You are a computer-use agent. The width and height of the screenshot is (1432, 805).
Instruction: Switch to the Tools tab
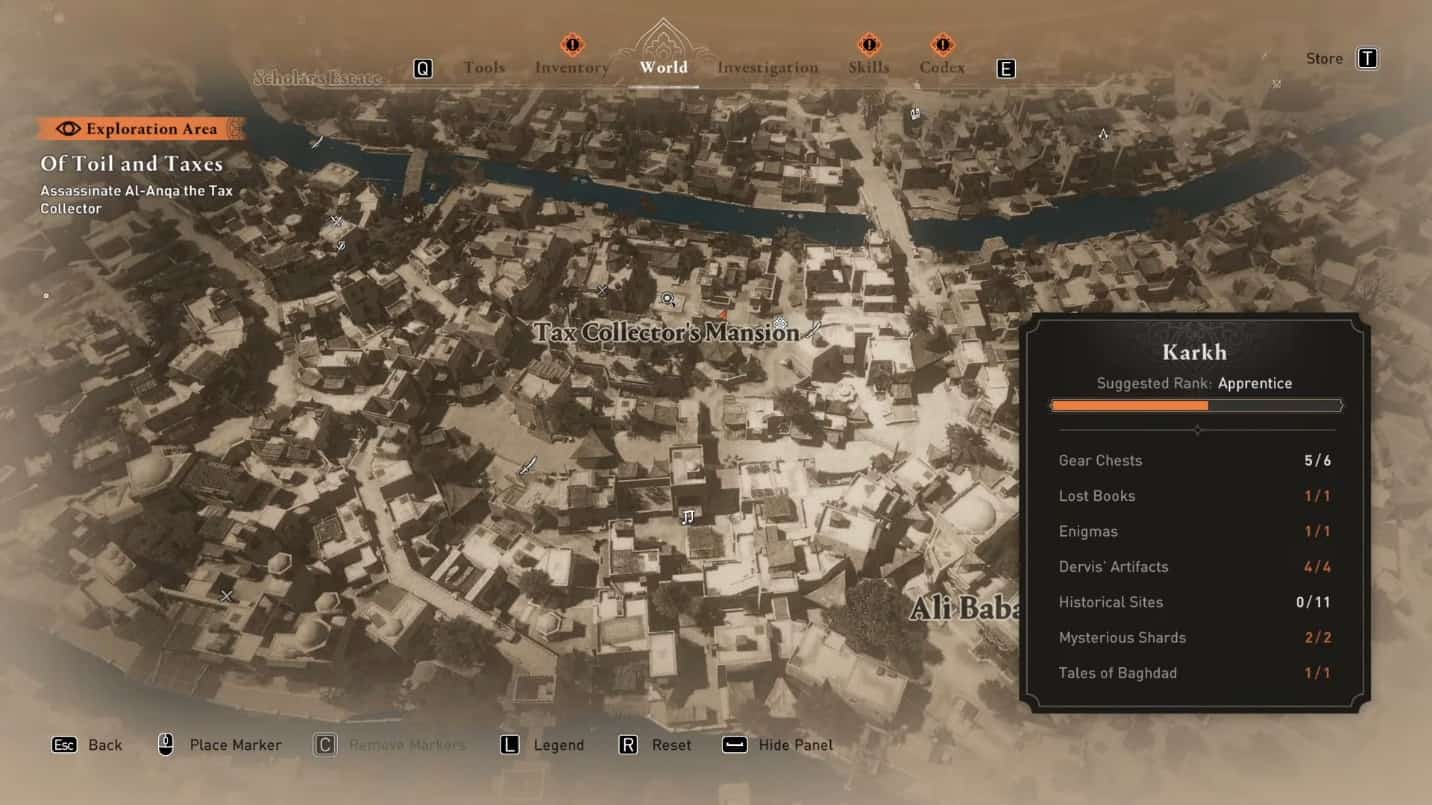tap(484, 68)
